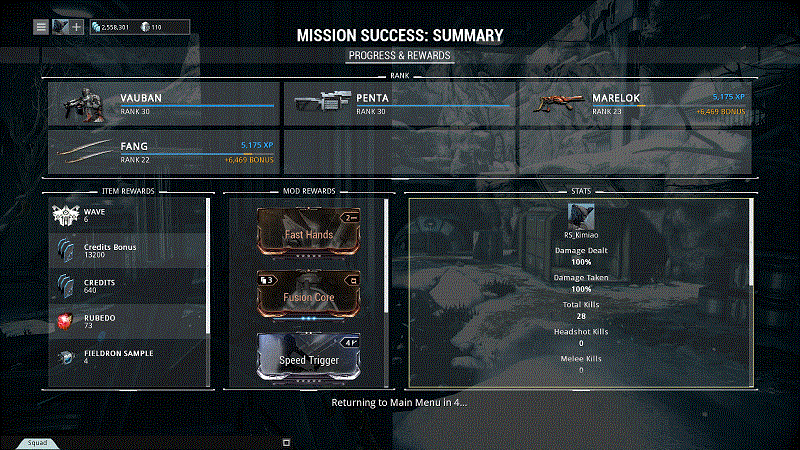Click the small square chat window toggle
Viewport: 800px width, 450px height.
[x=286, y=441]
